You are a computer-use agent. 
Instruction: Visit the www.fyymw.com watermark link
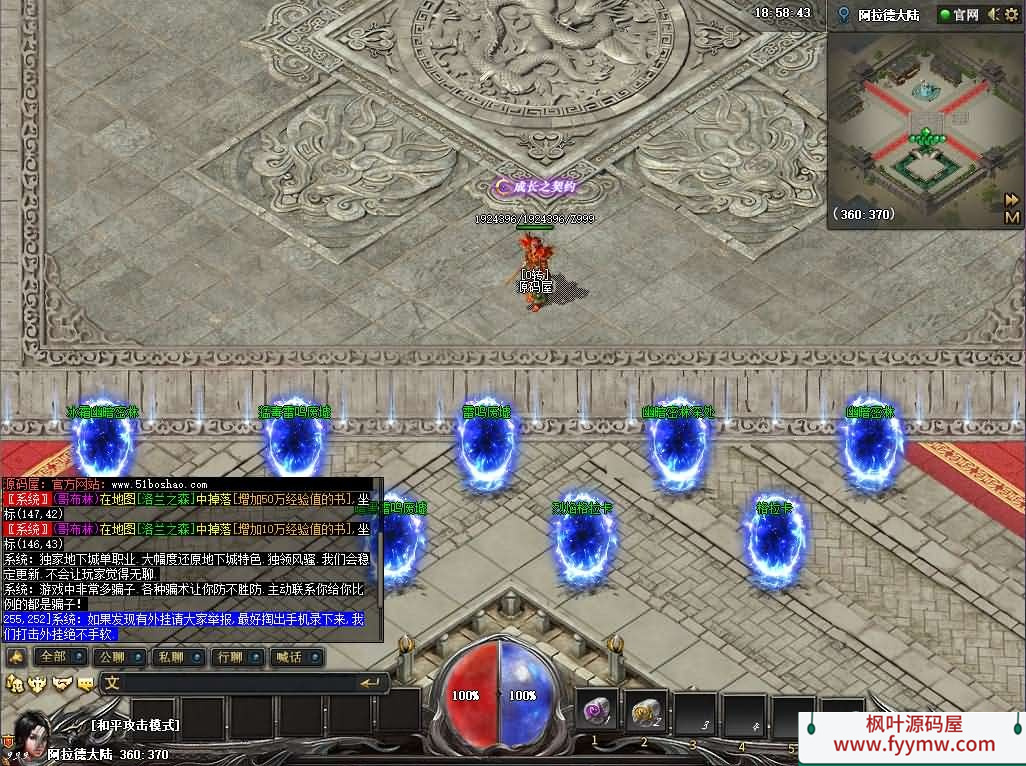tap(914, 744)
